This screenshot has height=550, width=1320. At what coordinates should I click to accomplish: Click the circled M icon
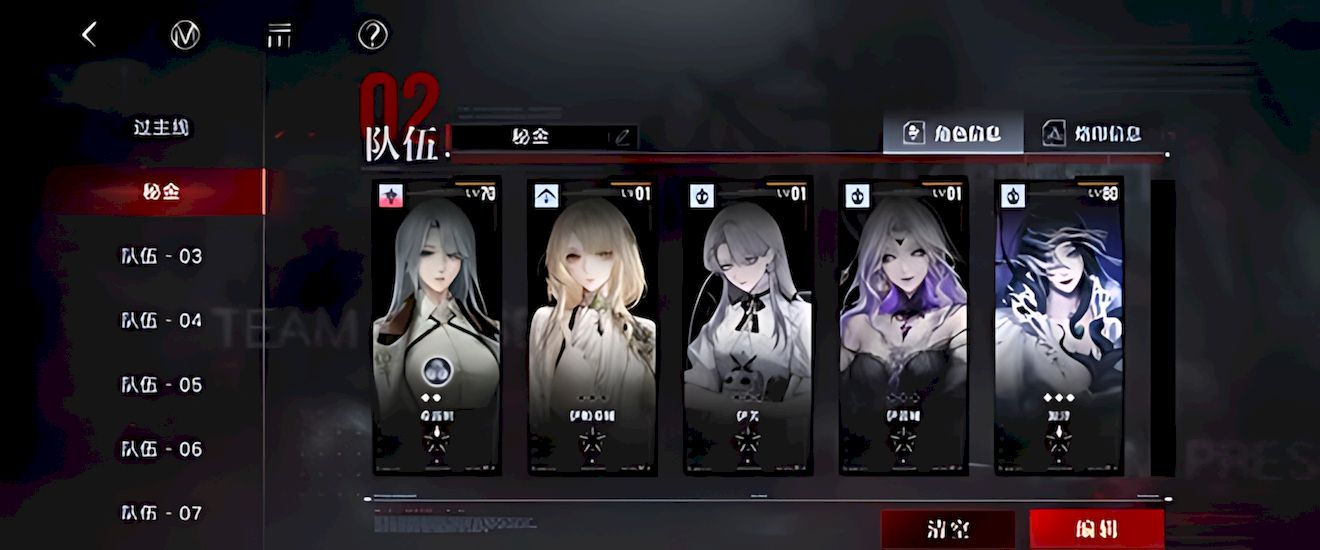185,35
